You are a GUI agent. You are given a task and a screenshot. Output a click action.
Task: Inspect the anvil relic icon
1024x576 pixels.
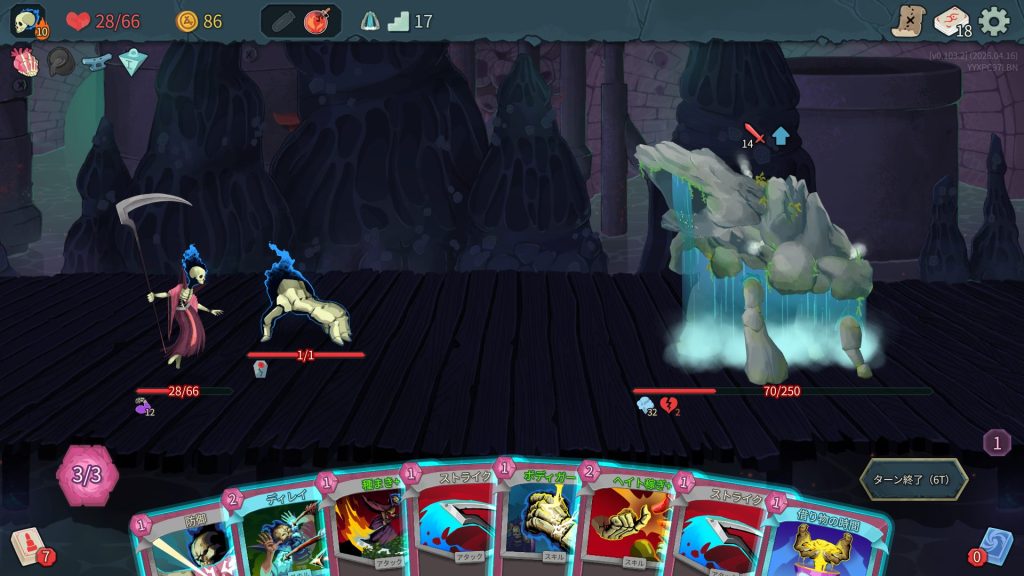[97, 62]
